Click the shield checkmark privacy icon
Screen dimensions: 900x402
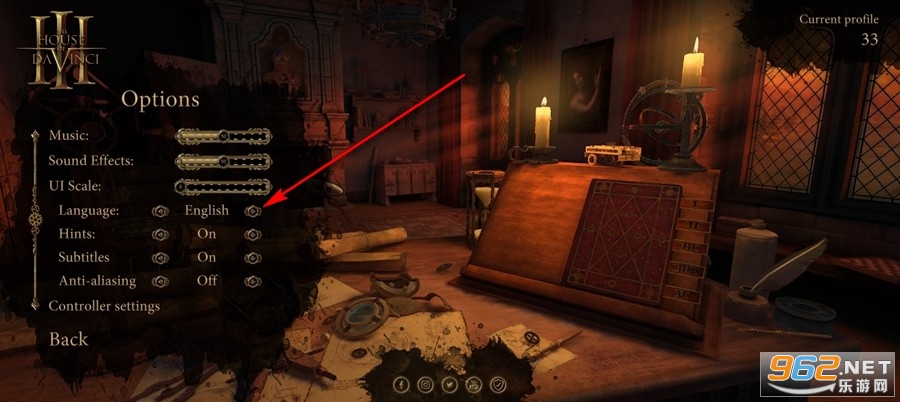pyautogui.click(x=498, y=384)
